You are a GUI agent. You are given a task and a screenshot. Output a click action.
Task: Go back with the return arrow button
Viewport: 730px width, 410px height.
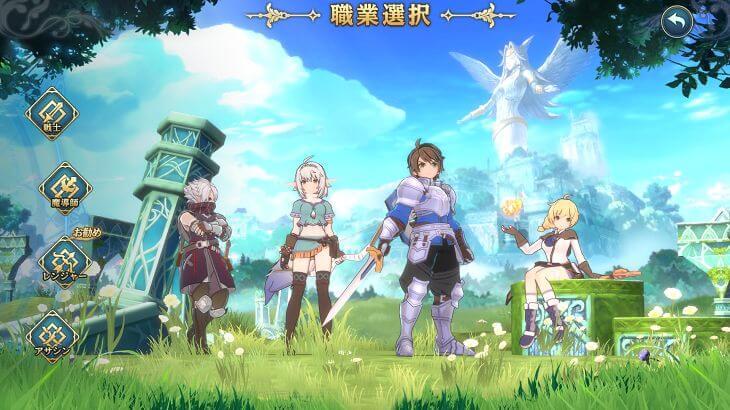[x=677, y=21]
